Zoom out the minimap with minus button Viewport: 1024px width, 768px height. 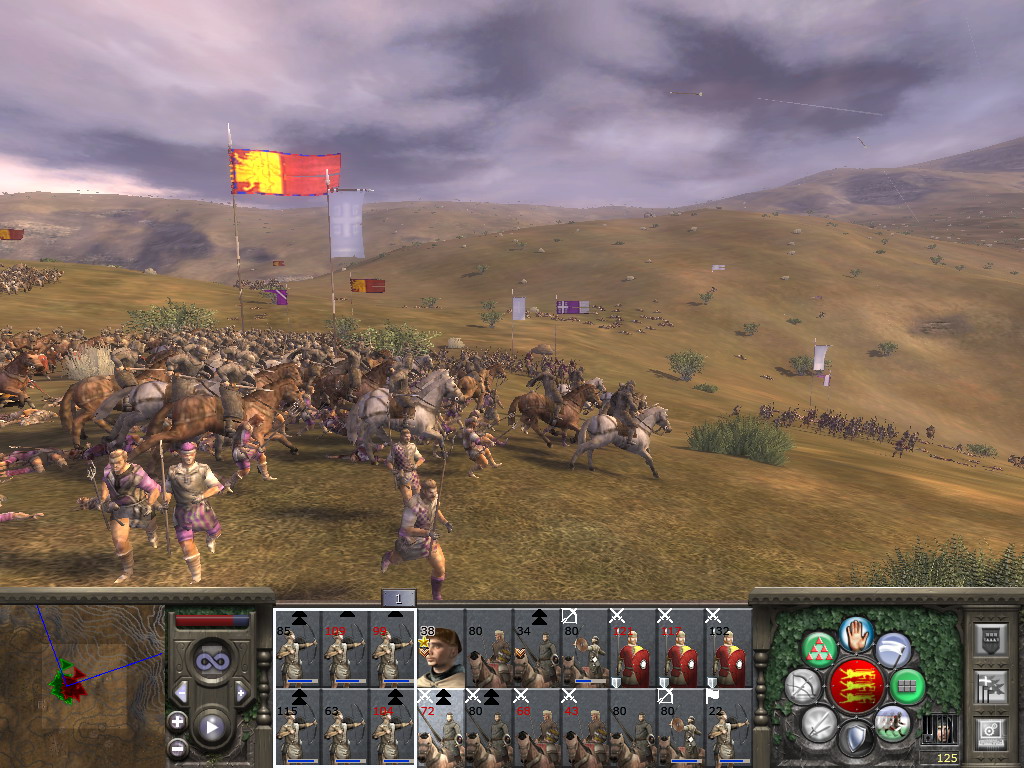tap(178, 747)
